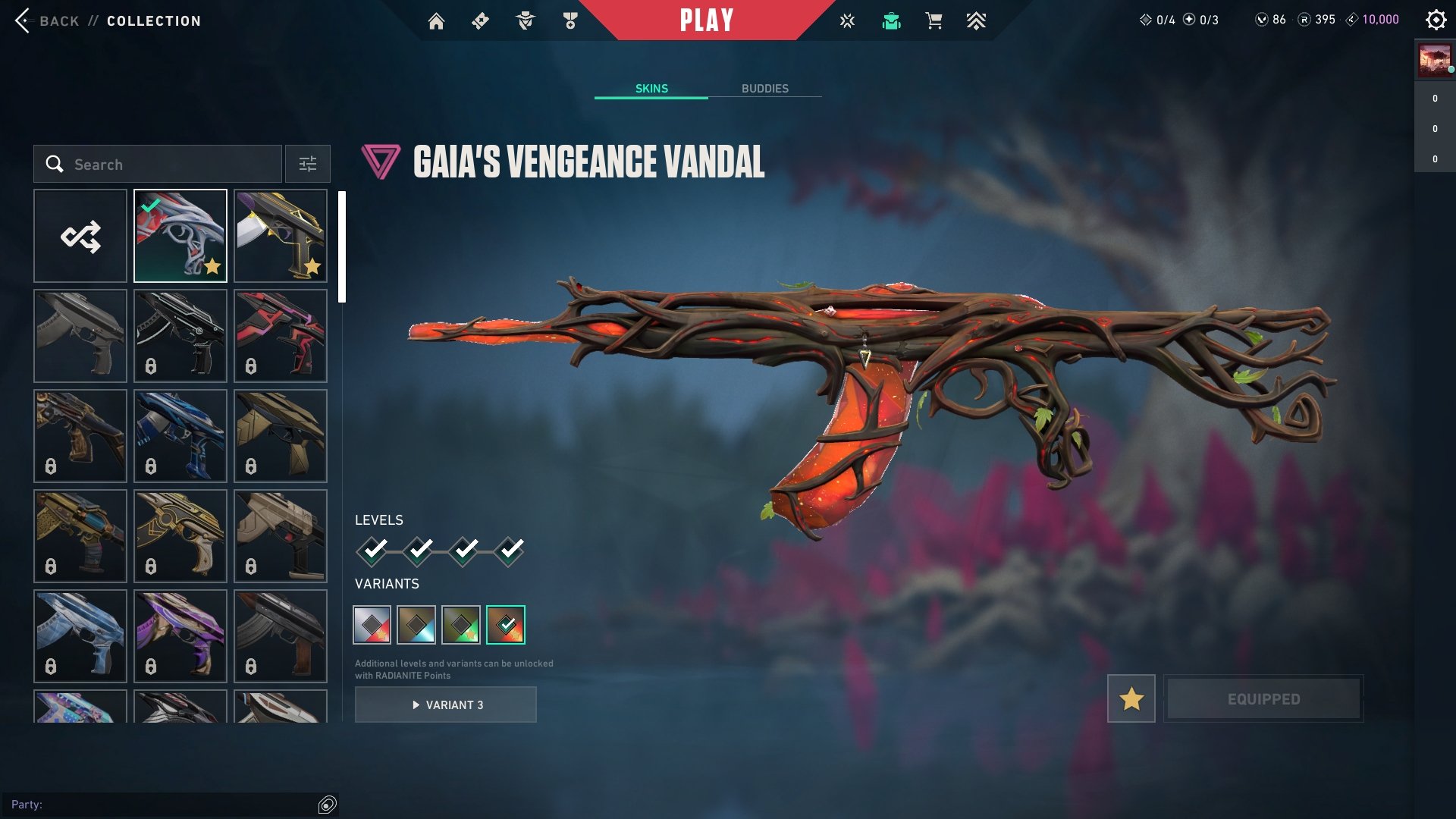Viewport: 1456px width, 819px height.
Task: Select the first red variant color swatch
Action: [372, 624]
